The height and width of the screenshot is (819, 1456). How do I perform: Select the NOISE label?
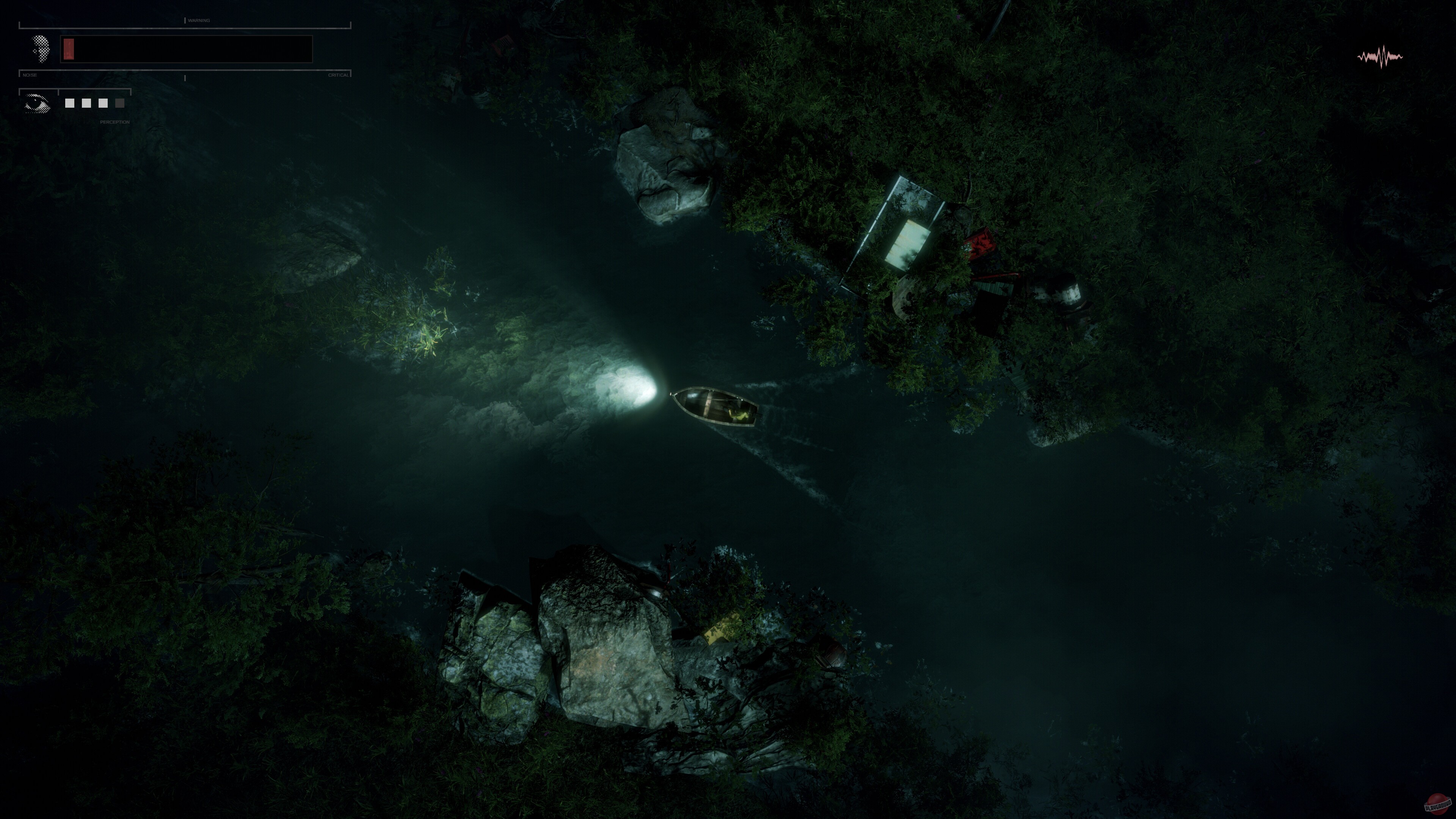point(30,75)
